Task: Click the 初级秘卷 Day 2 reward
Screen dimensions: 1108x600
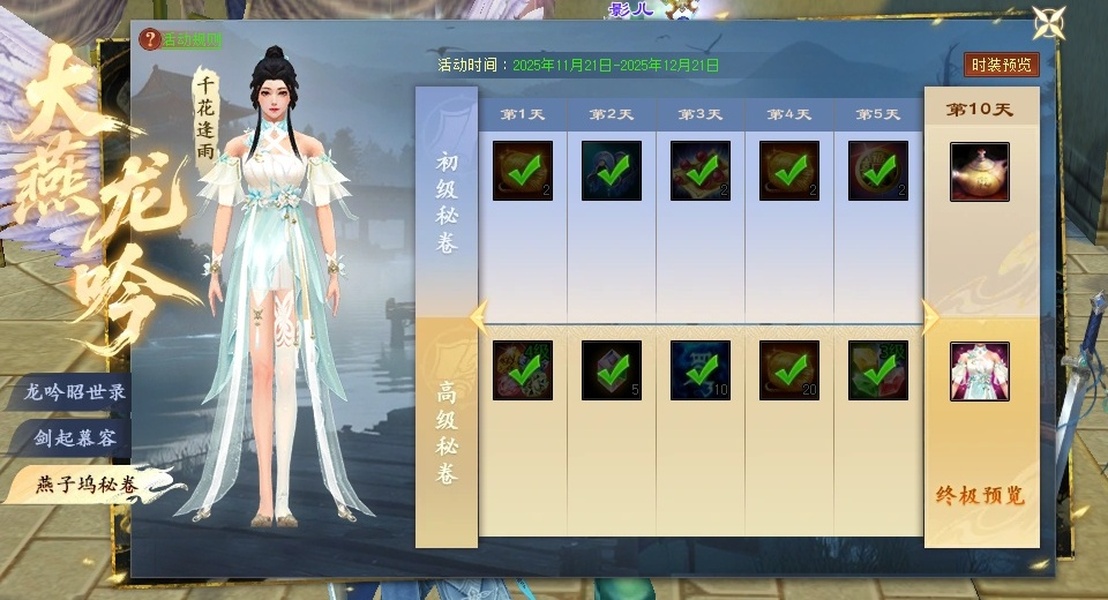Action: tap(611, 171)
